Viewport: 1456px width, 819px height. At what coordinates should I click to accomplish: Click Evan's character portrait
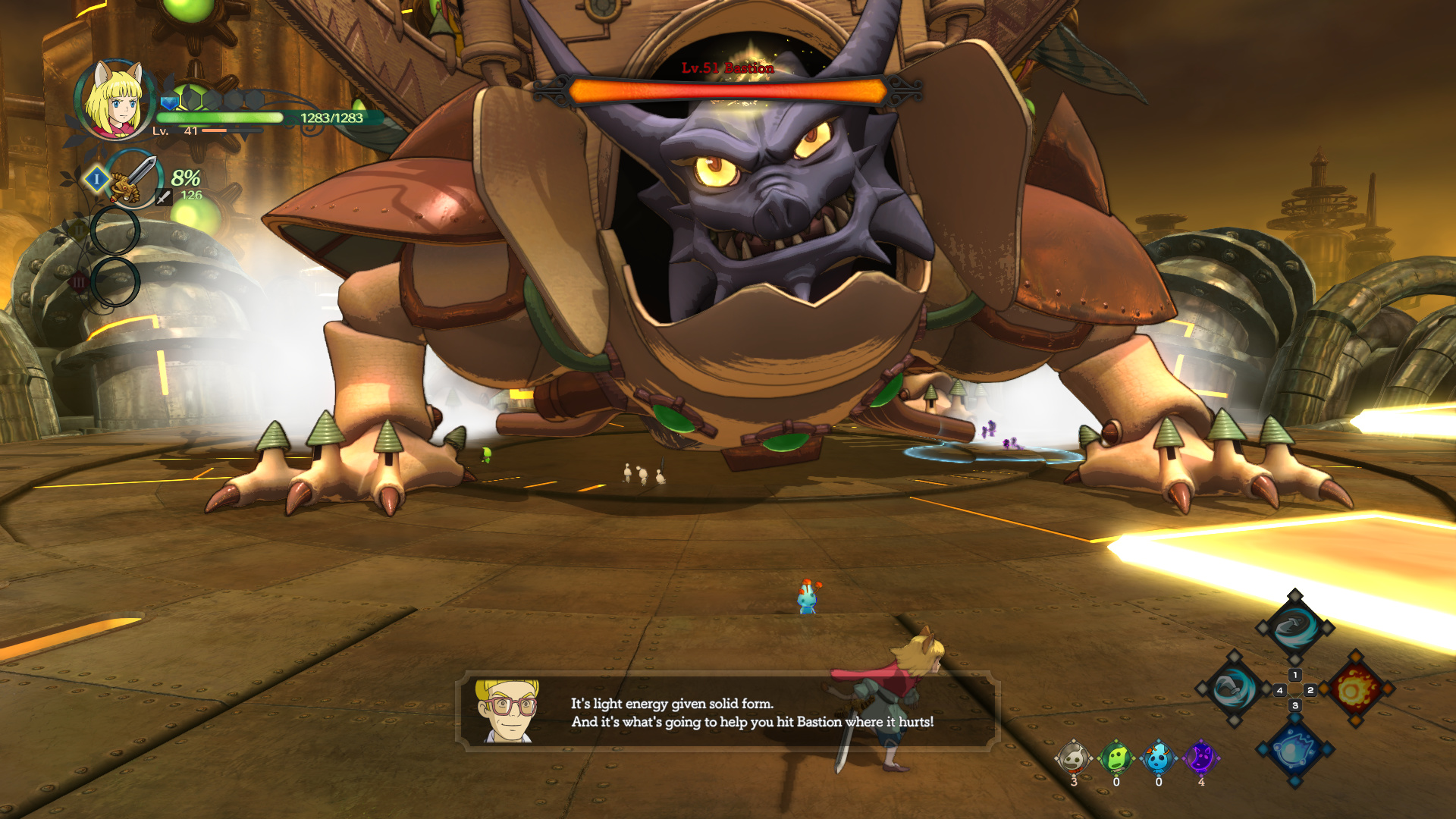pyautogui.click(x=115, y=100)
